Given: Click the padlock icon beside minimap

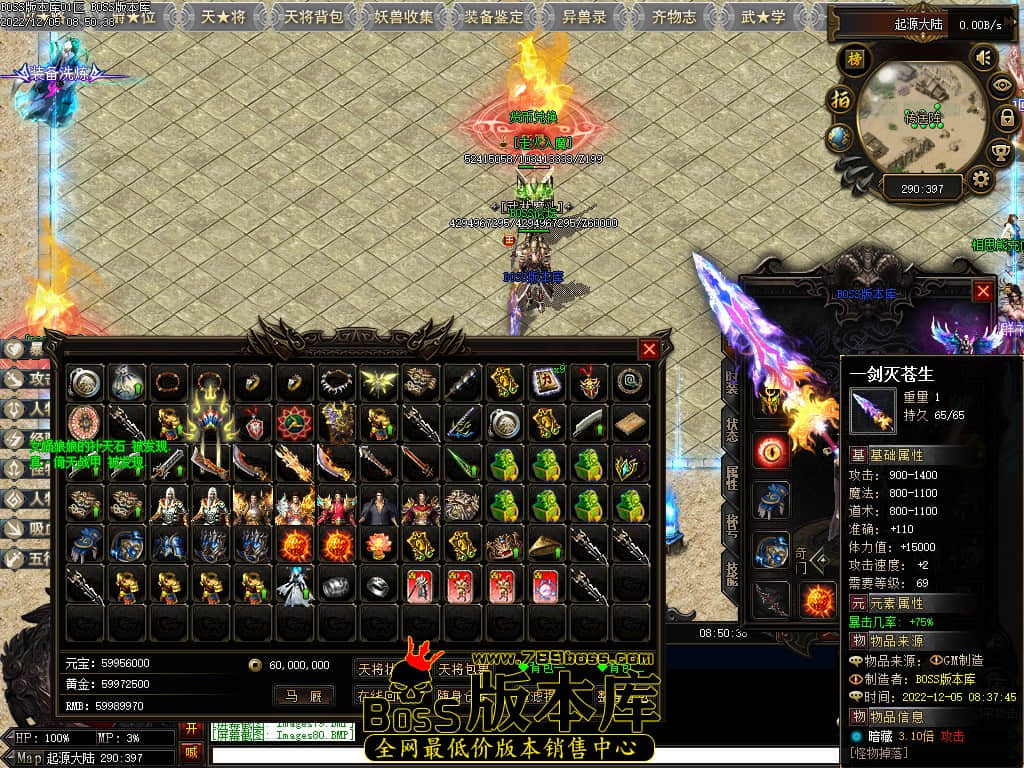Looking at the screenshot, I should [1006, 118].
